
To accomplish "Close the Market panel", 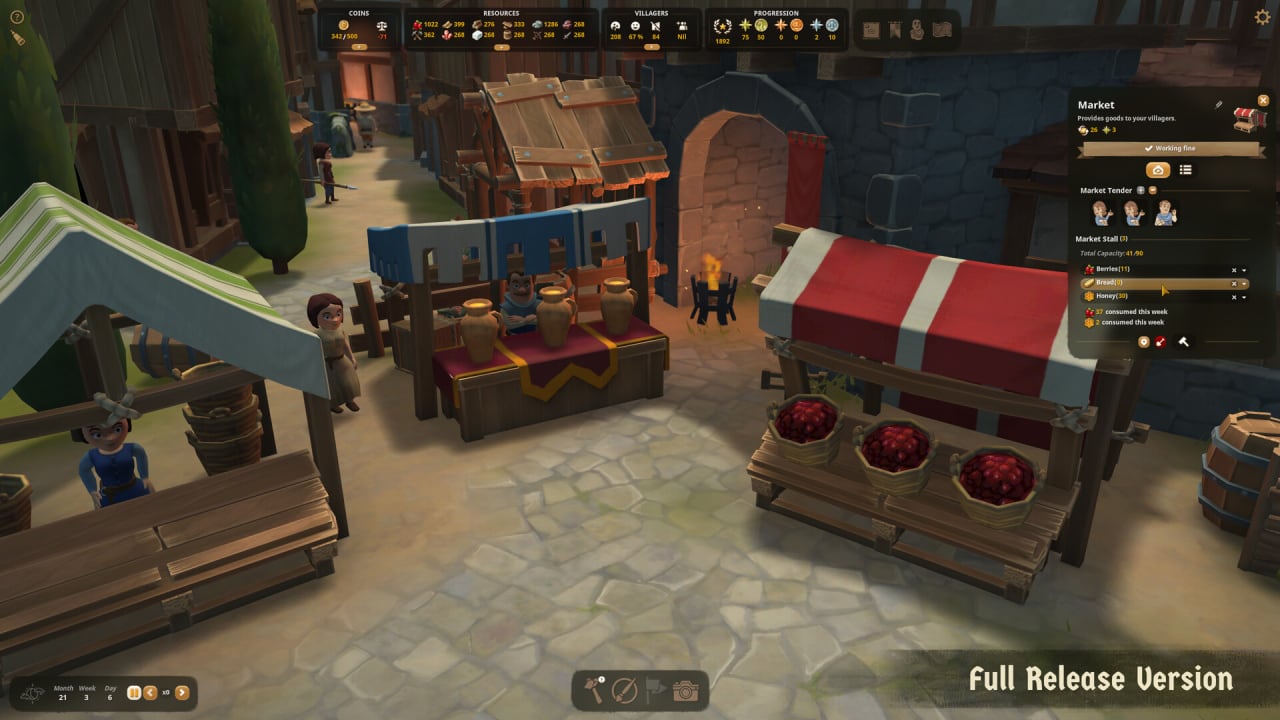I will click(x=1263, y=100).
